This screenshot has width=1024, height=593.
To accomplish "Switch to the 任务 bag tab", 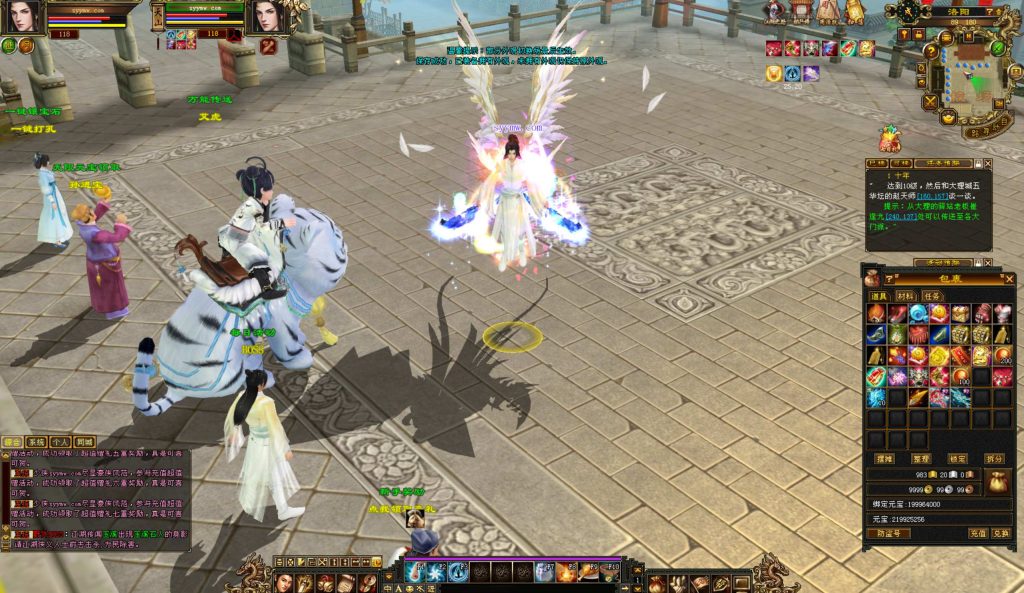I will [932, 296].
